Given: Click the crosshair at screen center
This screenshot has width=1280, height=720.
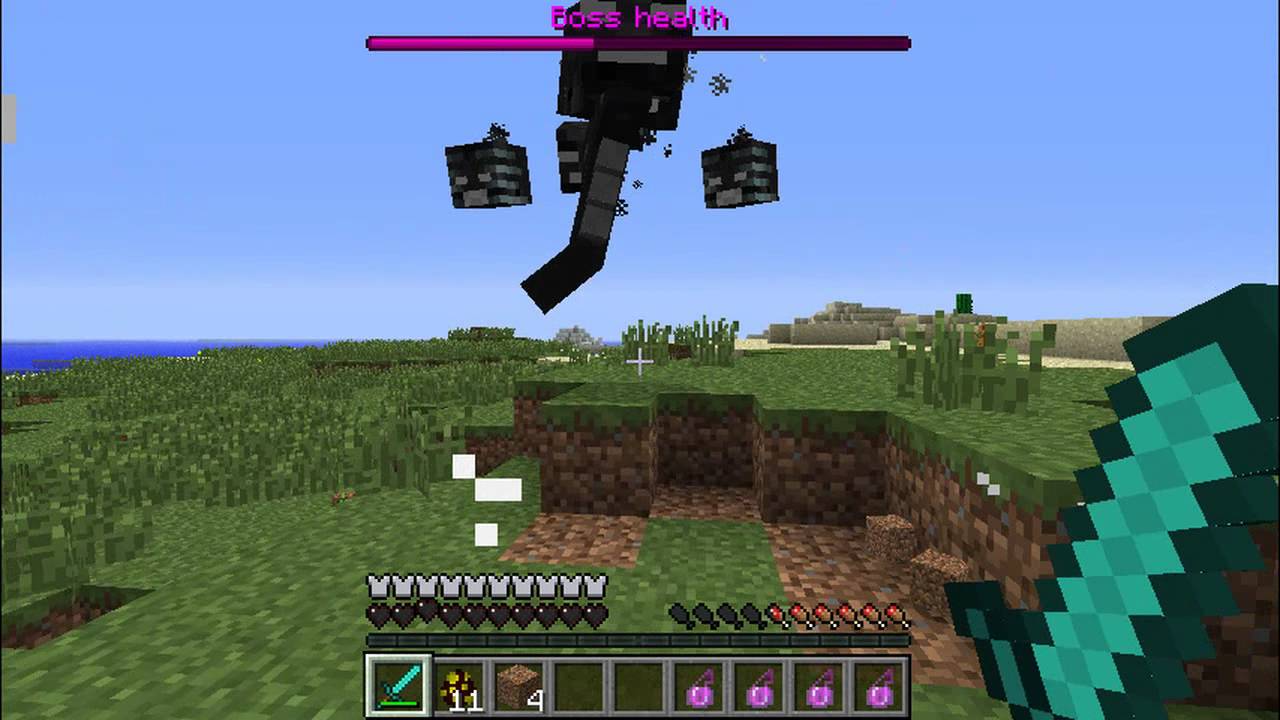Looking at the screenshot, I should pyautogui.click(x=639, y=361).
